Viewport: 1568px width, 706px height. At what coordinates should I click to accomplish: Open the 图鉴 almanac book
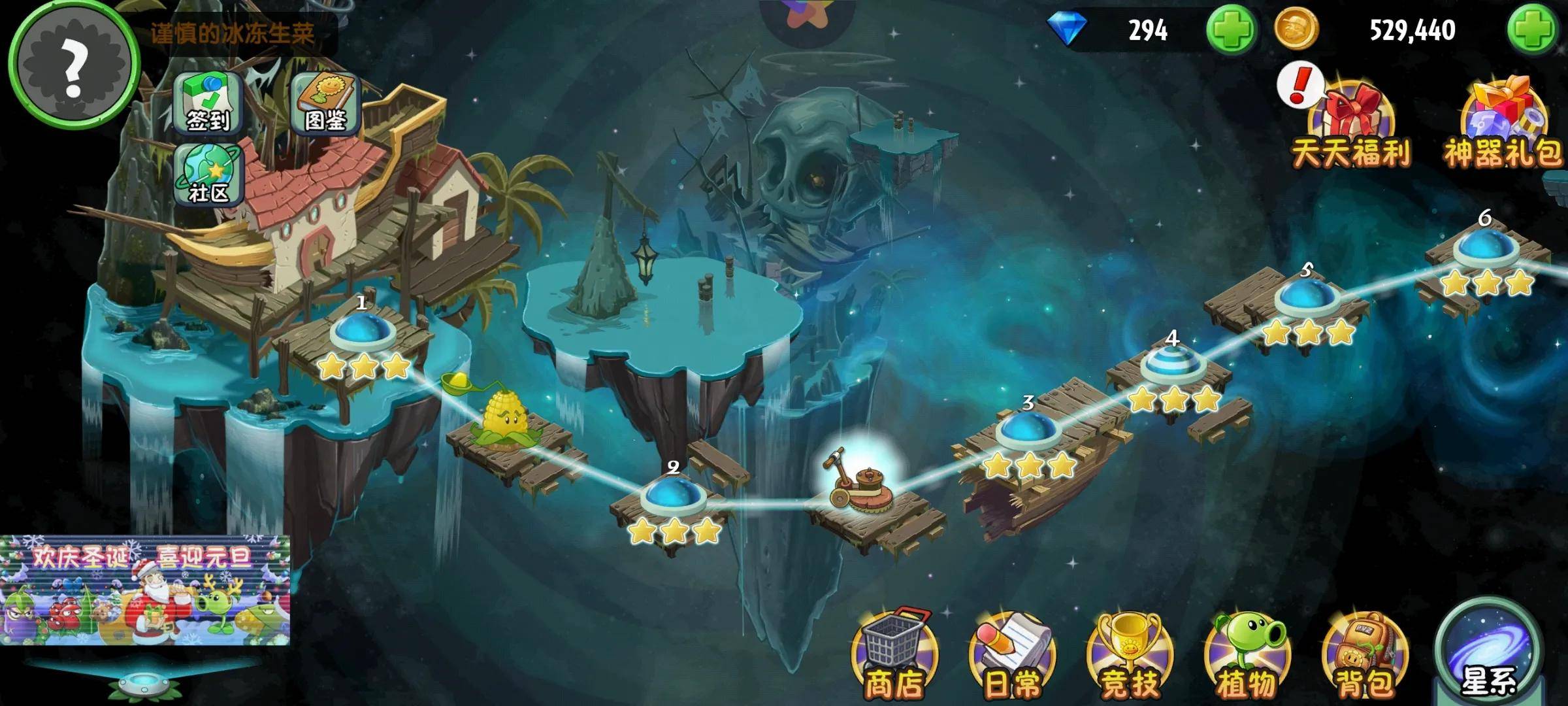click(325, 103)
